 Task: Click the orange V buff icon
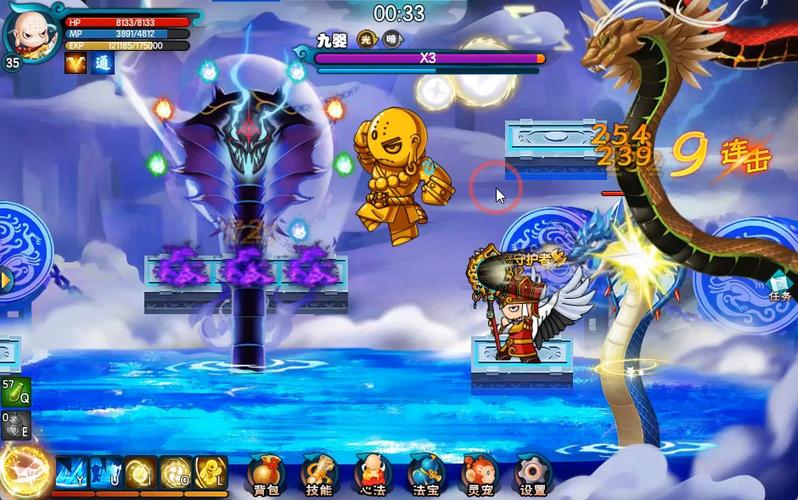click(75, 64)
